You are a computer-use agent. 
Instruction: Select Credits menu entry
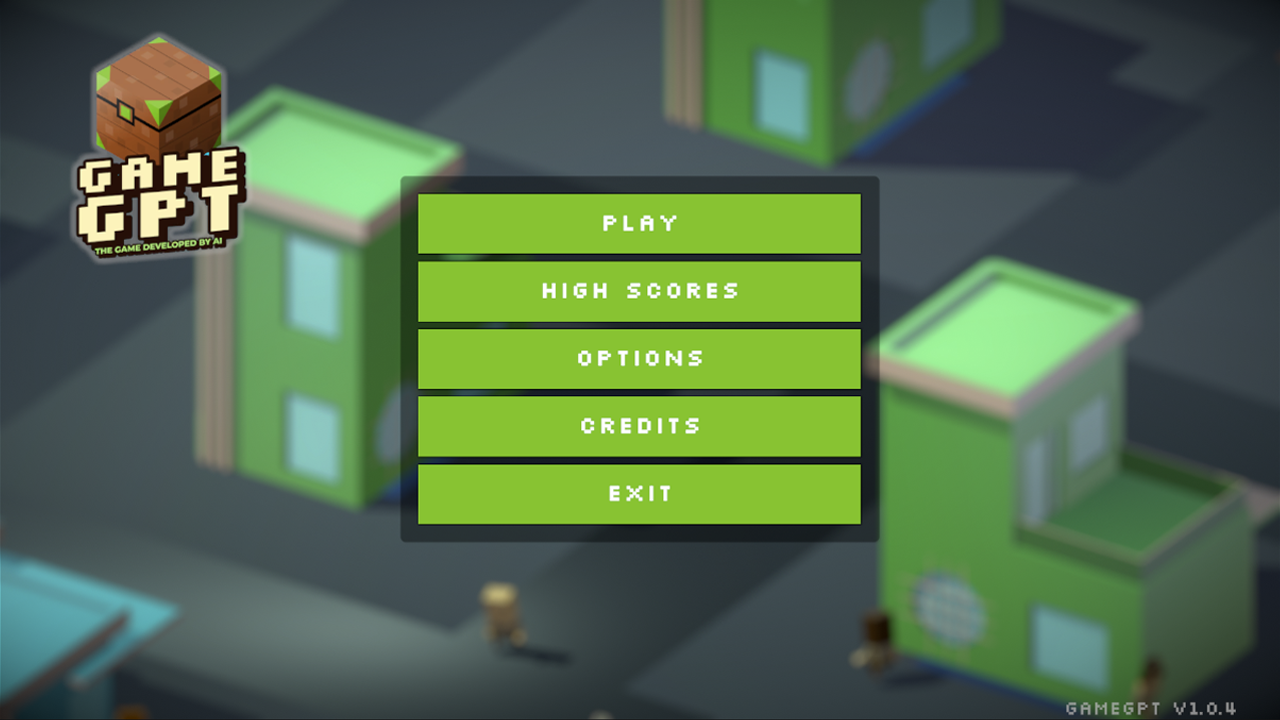click(639, 426)
